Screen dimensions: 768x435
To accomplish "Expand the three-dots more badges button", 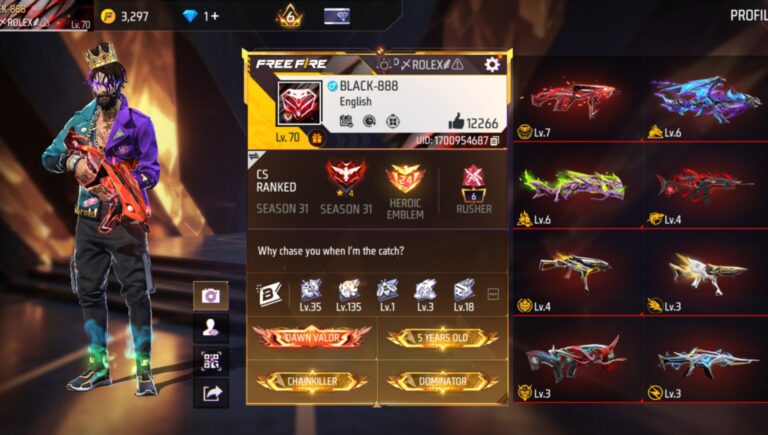I will tap(492, 294).
